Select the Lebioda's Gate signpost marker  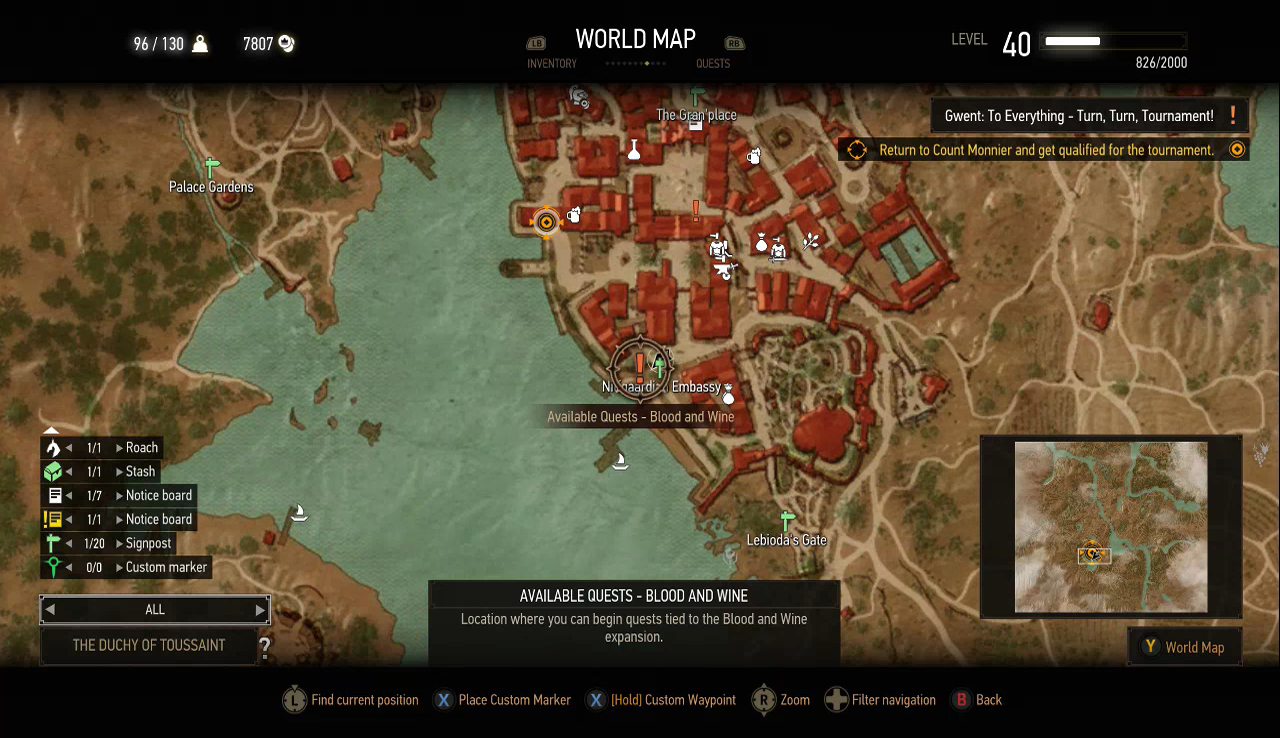[x=786, y=521]
